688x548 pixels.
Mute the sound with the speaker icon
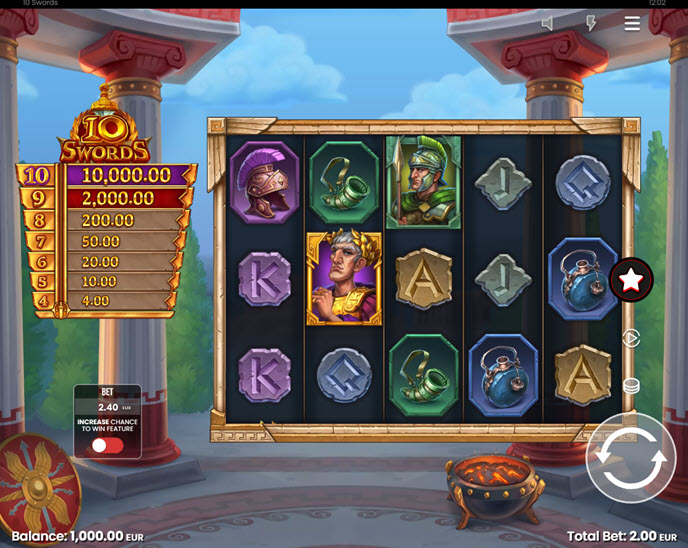(x=547, y=24)
